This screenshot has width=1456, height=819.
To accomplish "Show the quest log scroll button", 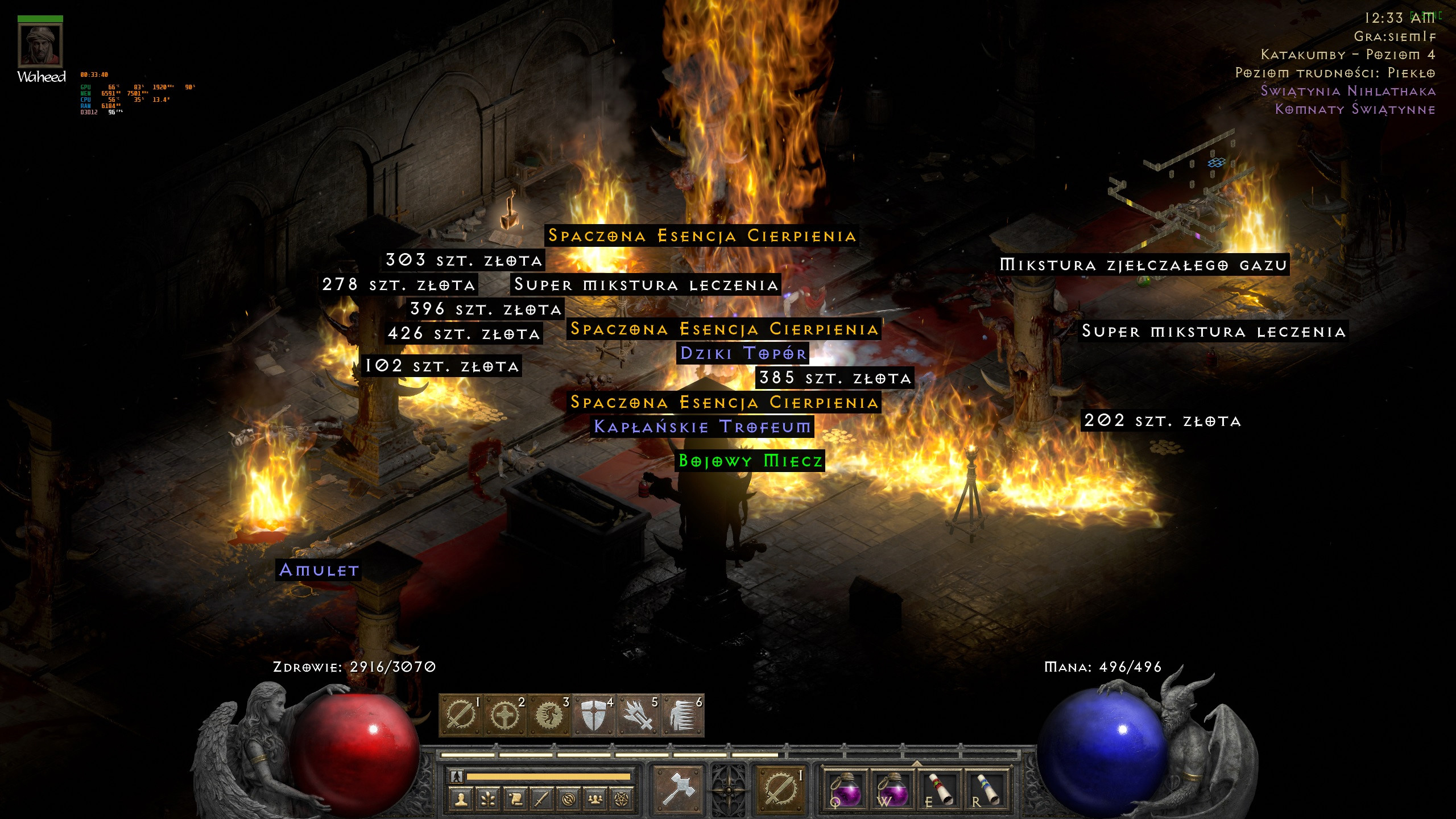I will 515,799.
